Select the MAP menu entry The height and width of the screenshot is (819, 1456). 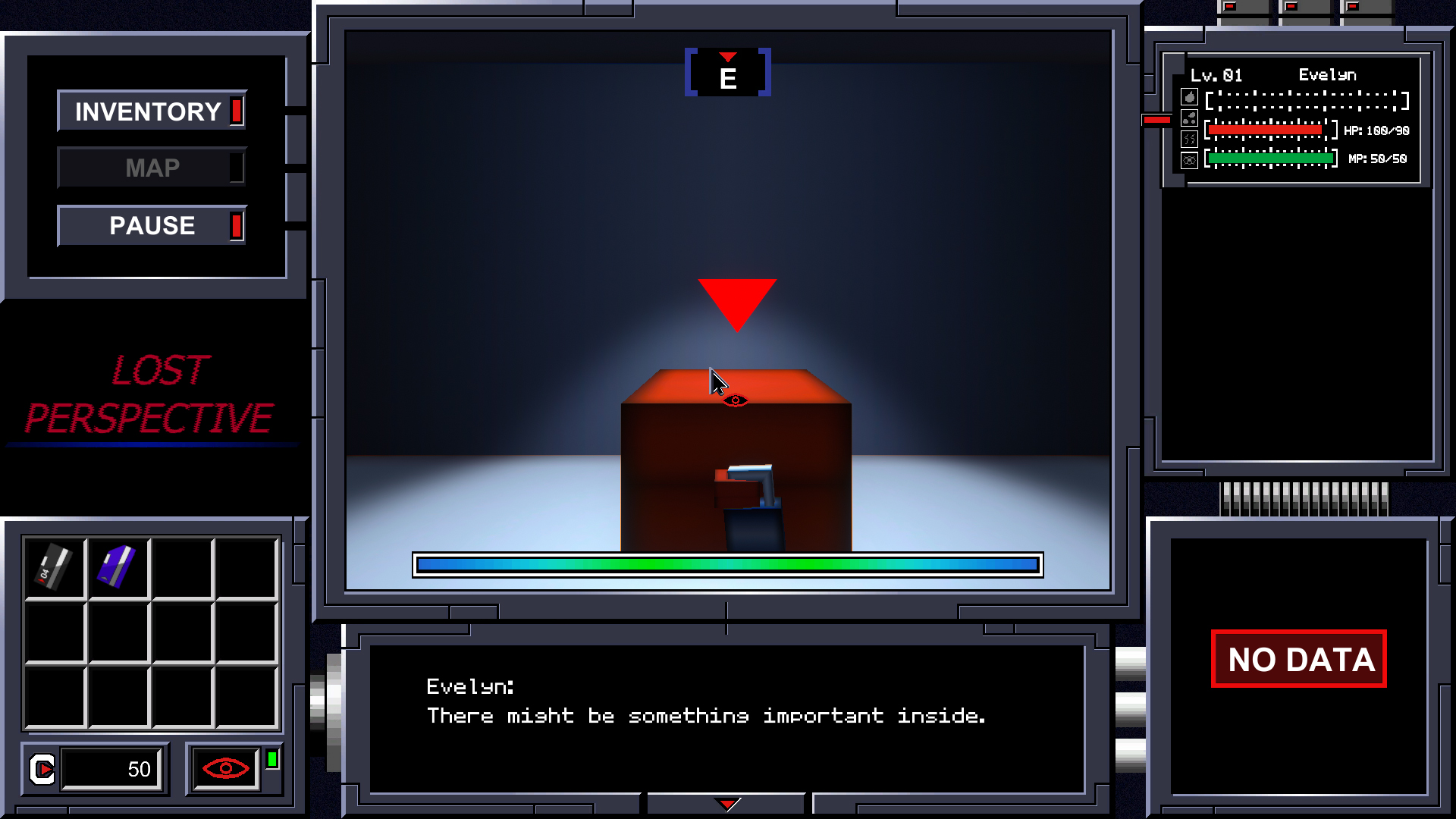151,168
